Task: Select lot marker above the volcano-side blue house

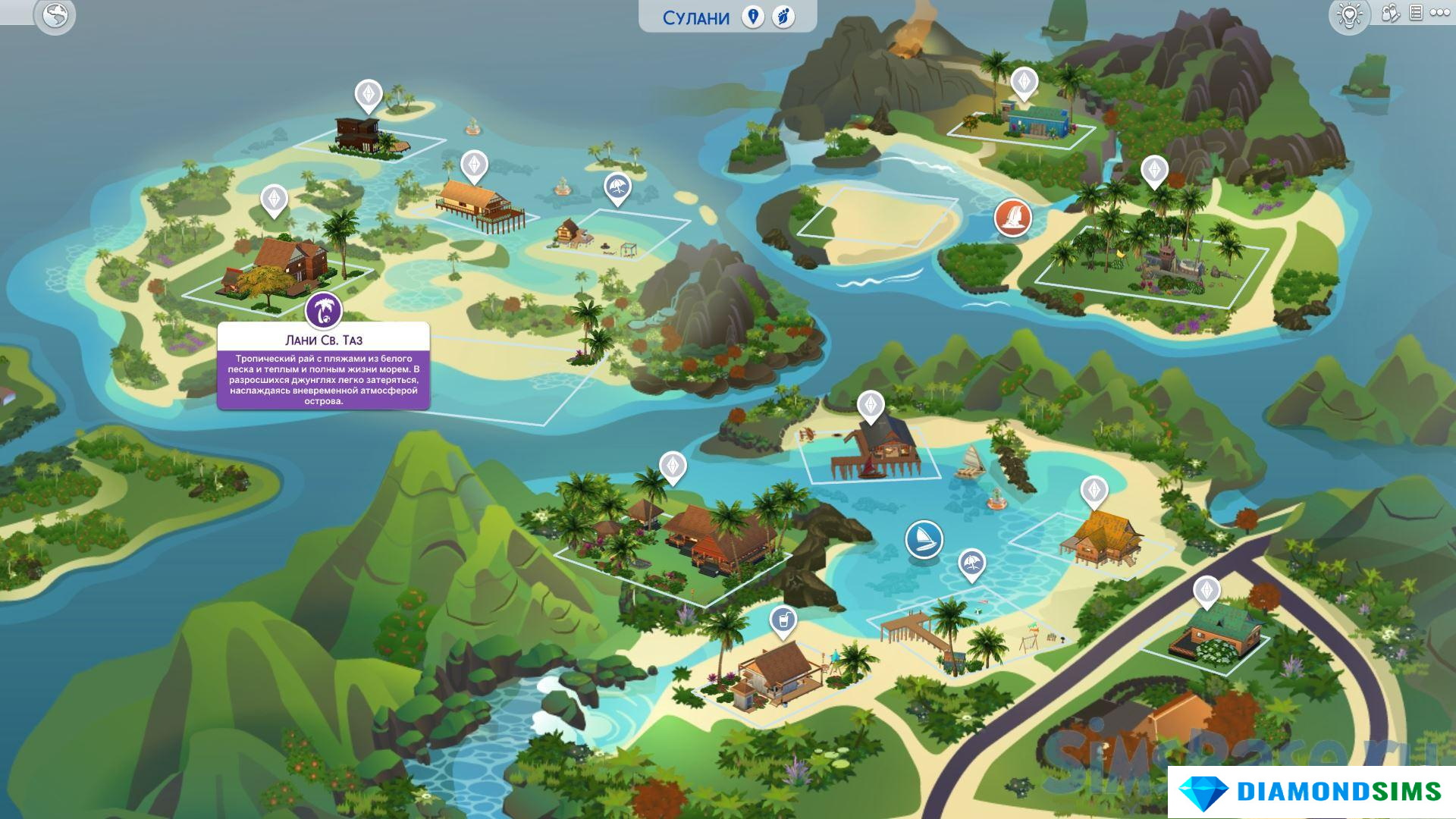Action: pos(1024,82)
